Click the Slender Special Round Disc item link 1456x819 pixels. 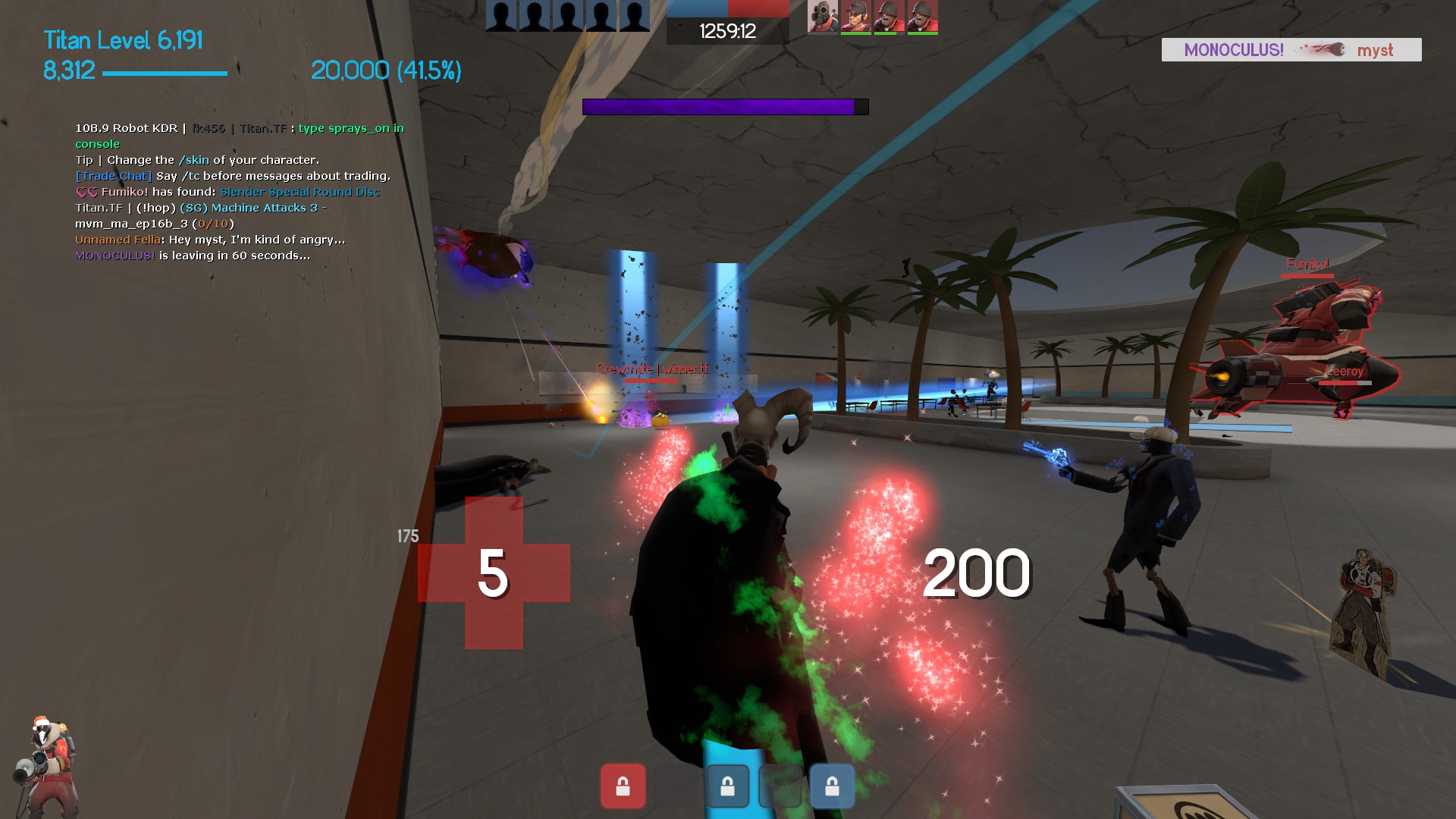[300, 192]
